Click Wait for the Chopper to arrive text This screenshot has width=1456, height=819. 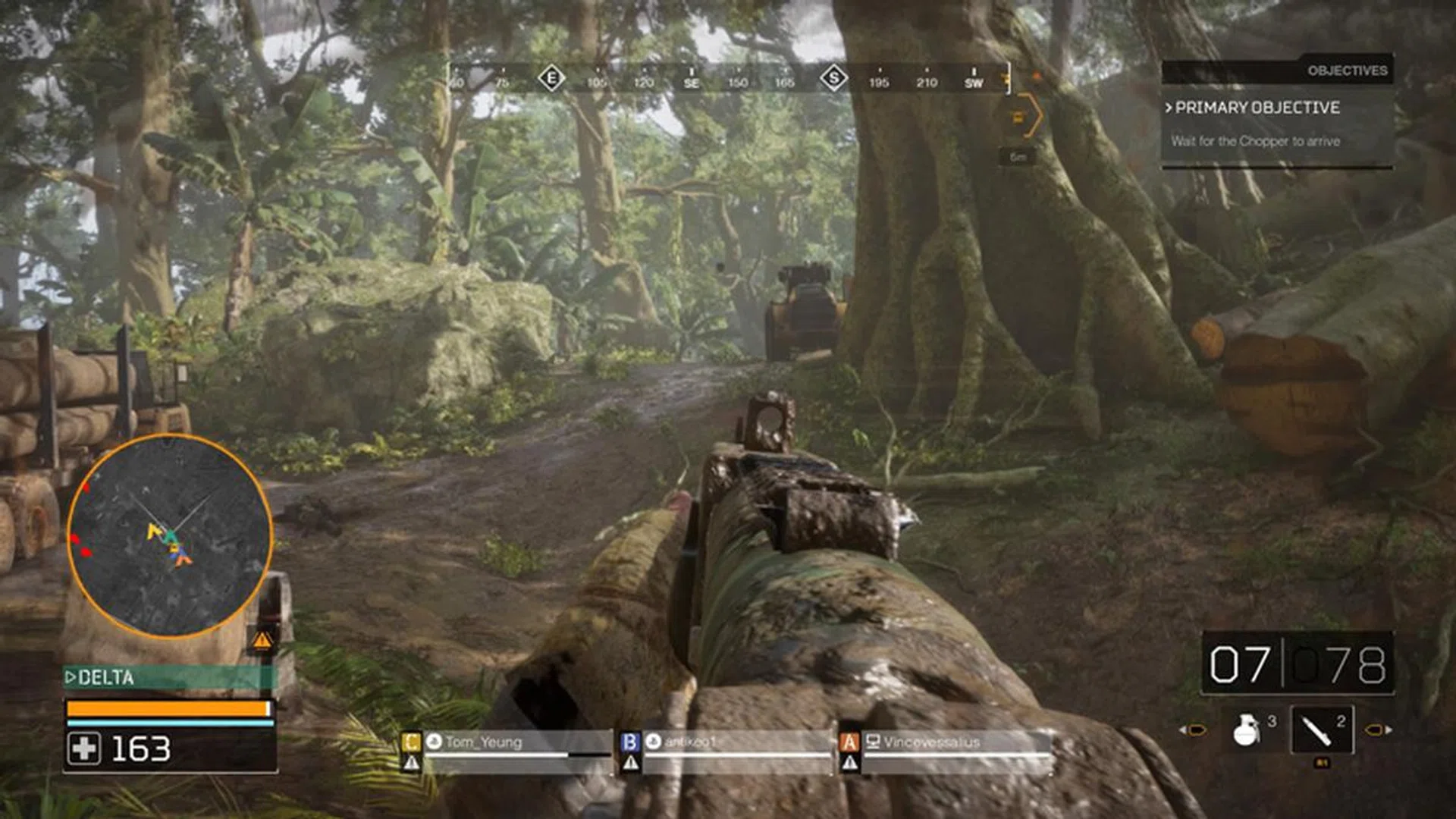point(1257,141)
